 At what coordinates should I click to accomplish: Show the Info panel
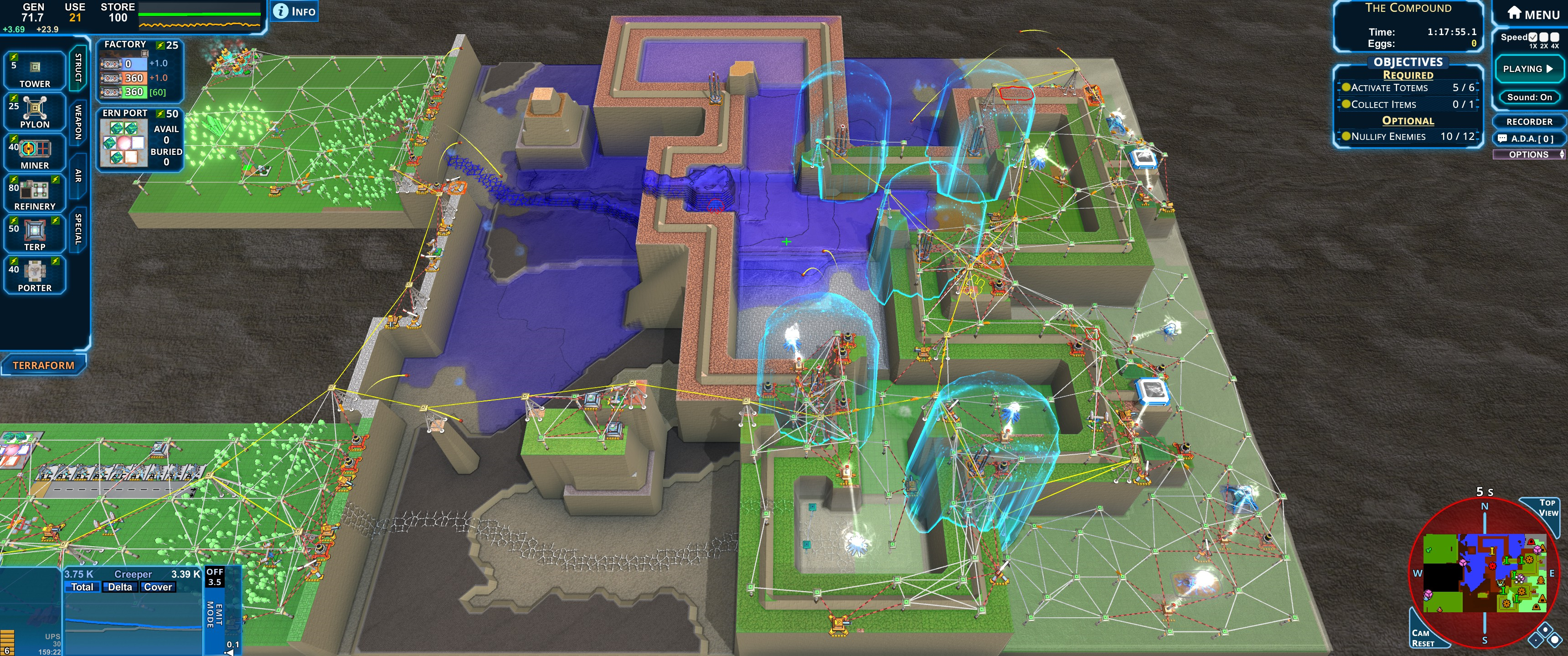point(294,11)
